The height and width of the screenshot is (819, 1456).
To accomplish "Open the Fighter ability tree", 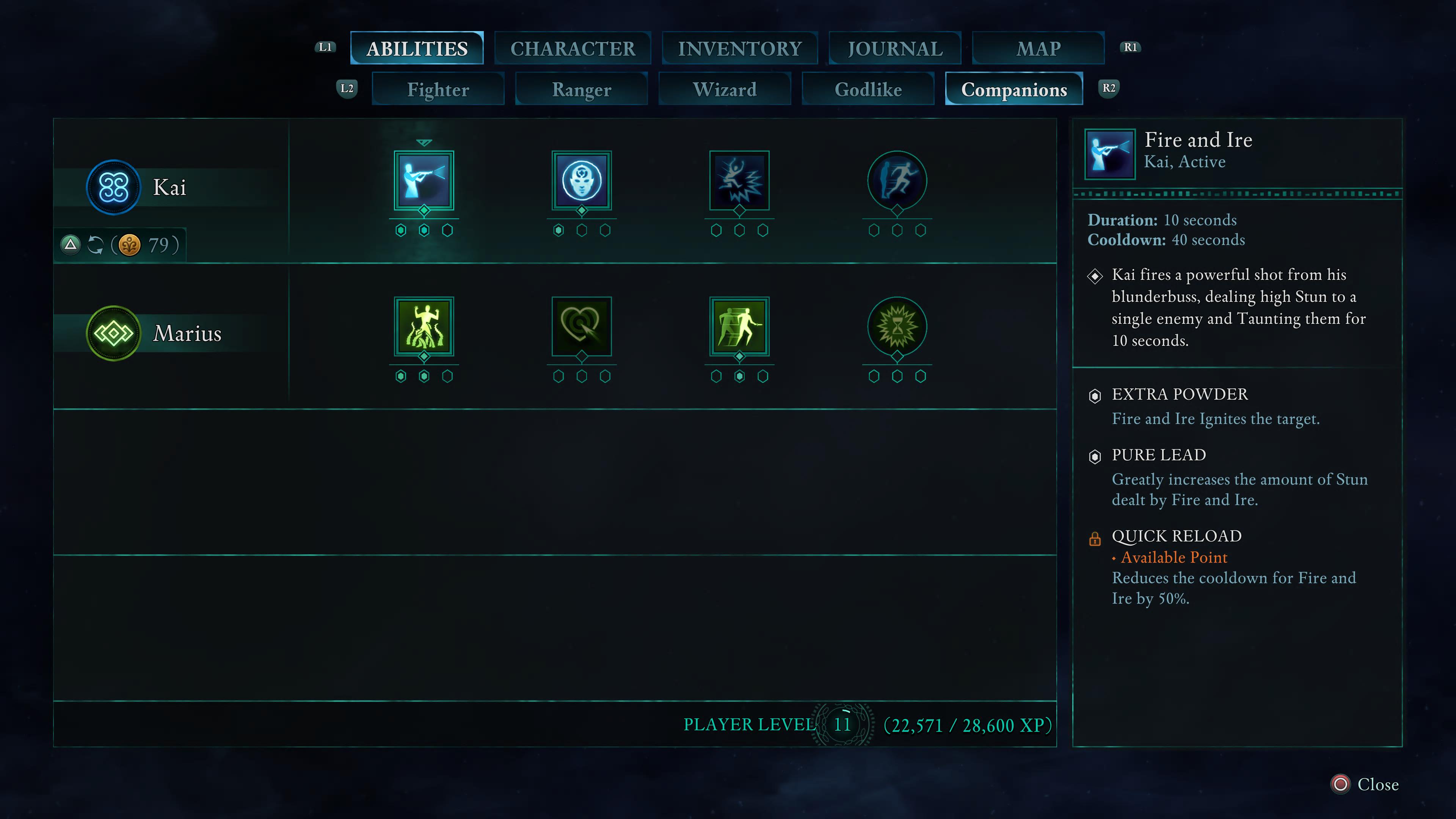I will [438, 89].
